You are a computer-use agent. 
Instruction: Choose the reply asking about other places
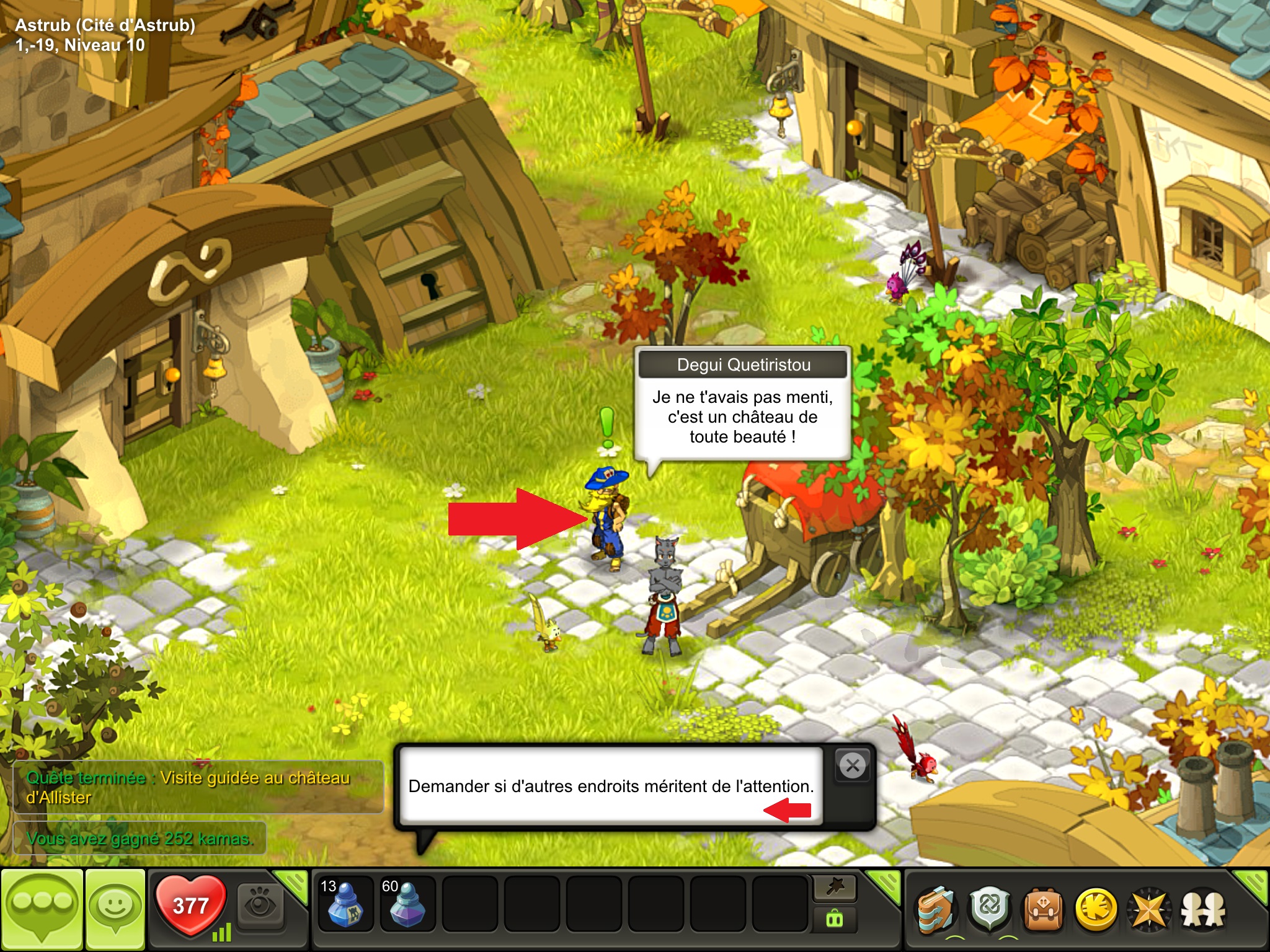coord(611,786)
